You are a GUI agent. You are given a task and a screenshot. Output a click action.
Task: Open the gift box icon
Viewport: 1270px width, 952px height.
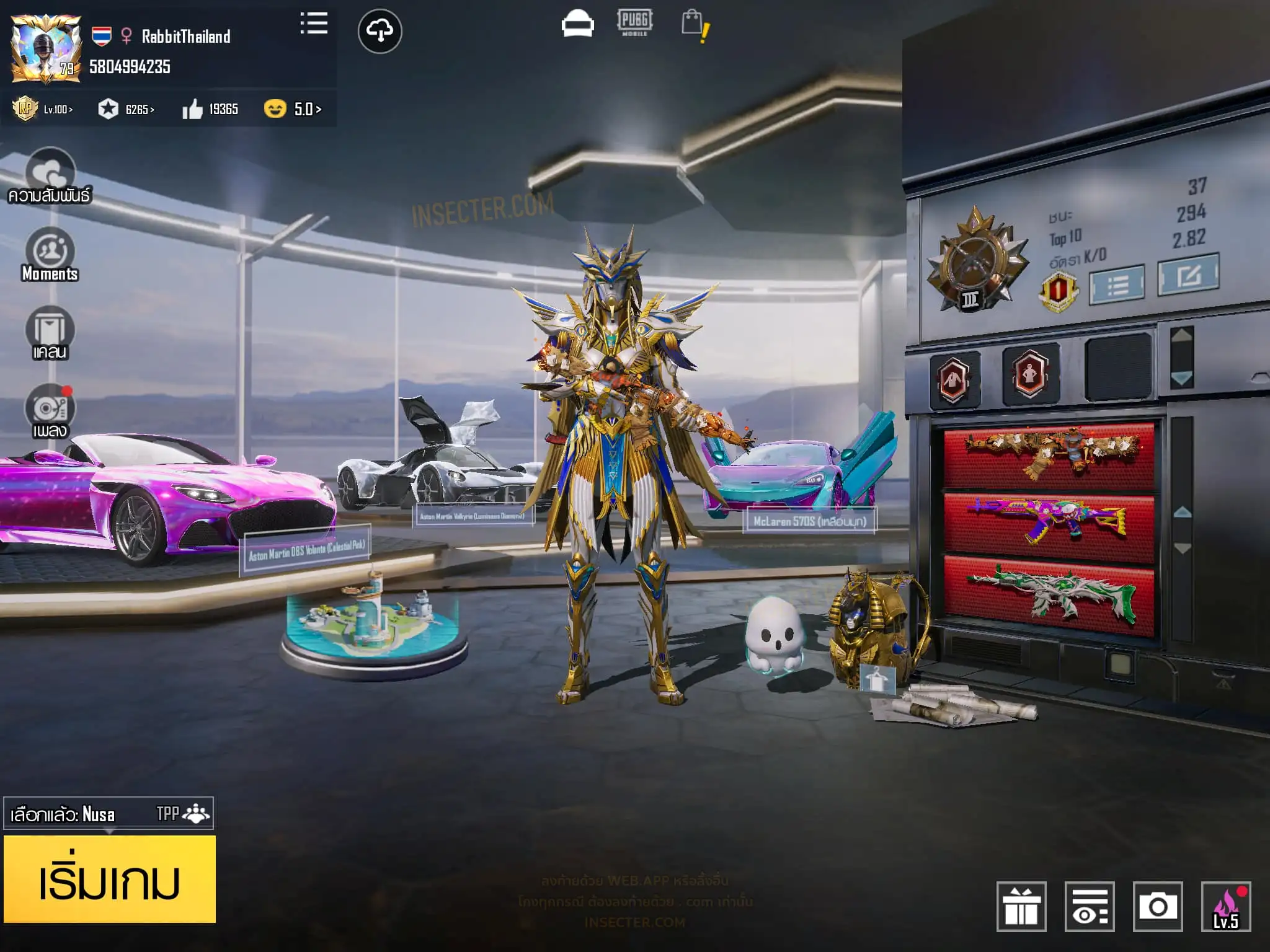1021,906
